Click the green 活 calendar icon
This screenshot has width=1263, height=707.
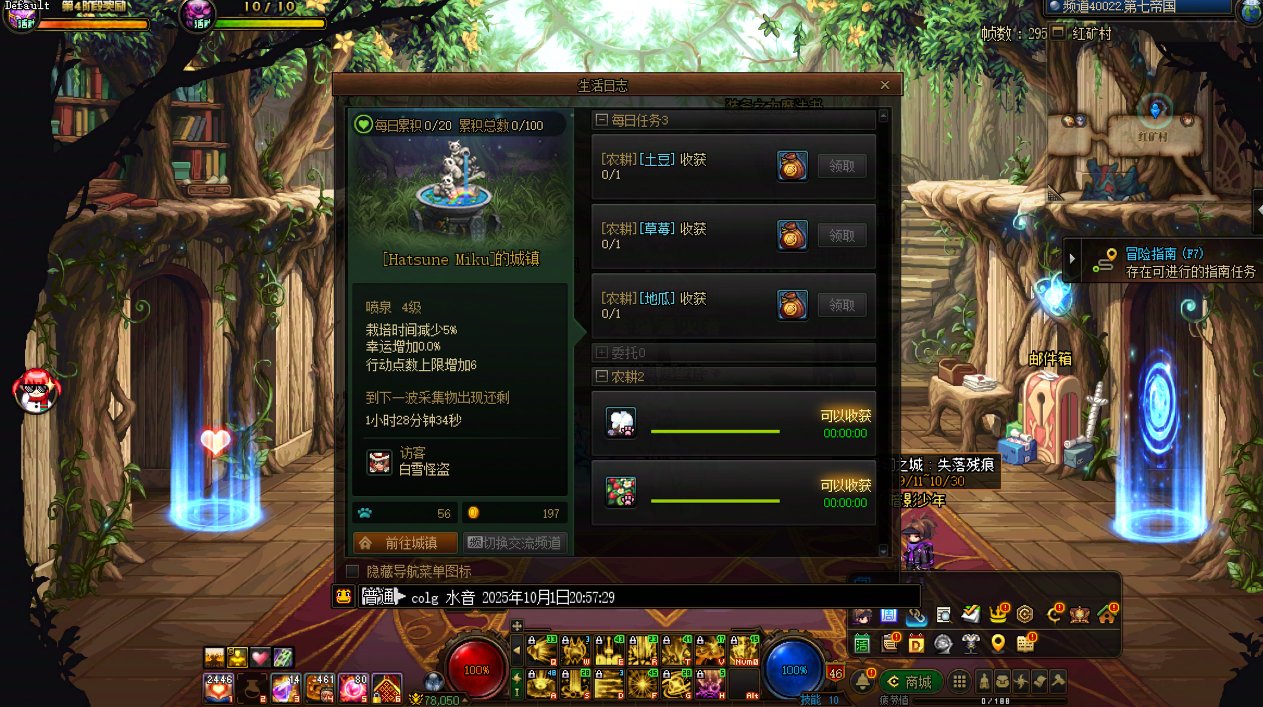point(862,643)
